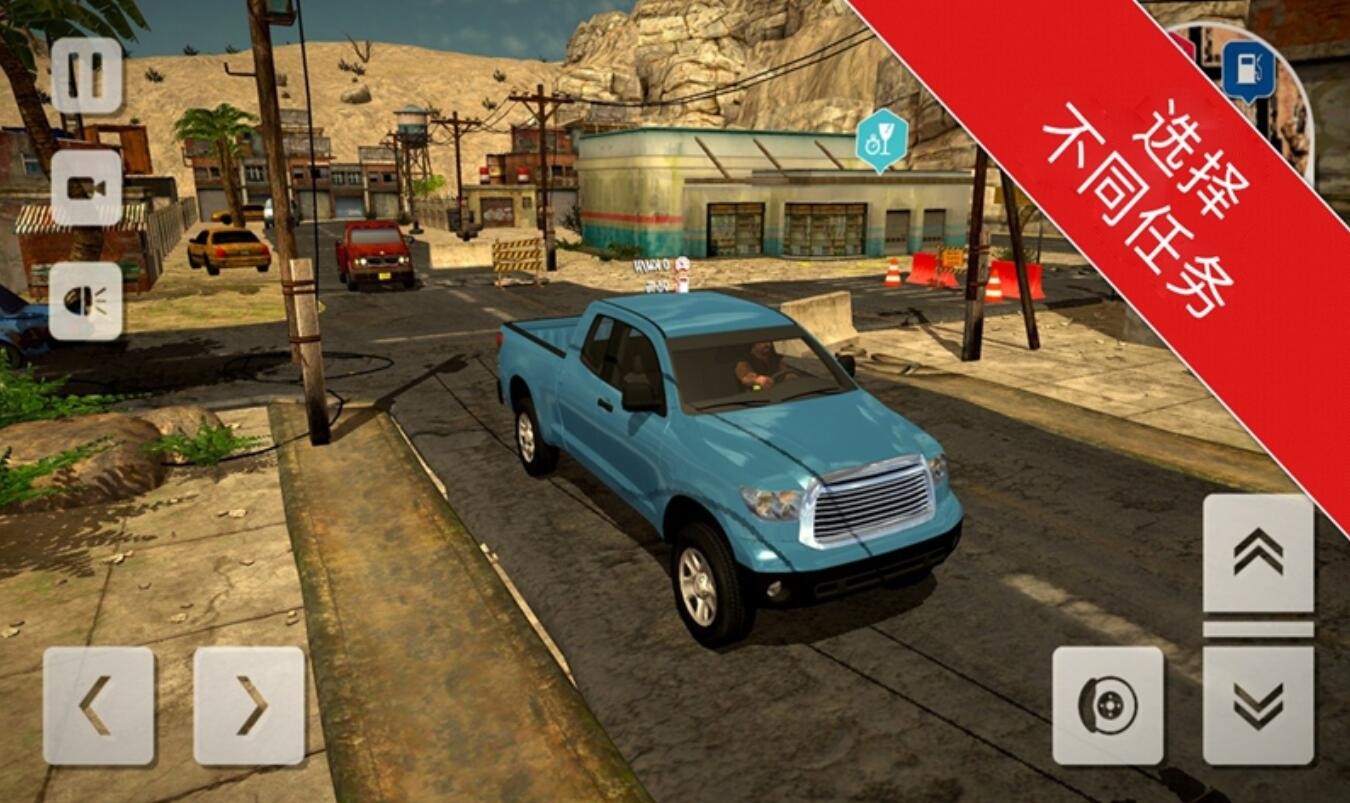Apply the brake disc button
This screenshot has width=1350, height=803.
click(1107, 705)
